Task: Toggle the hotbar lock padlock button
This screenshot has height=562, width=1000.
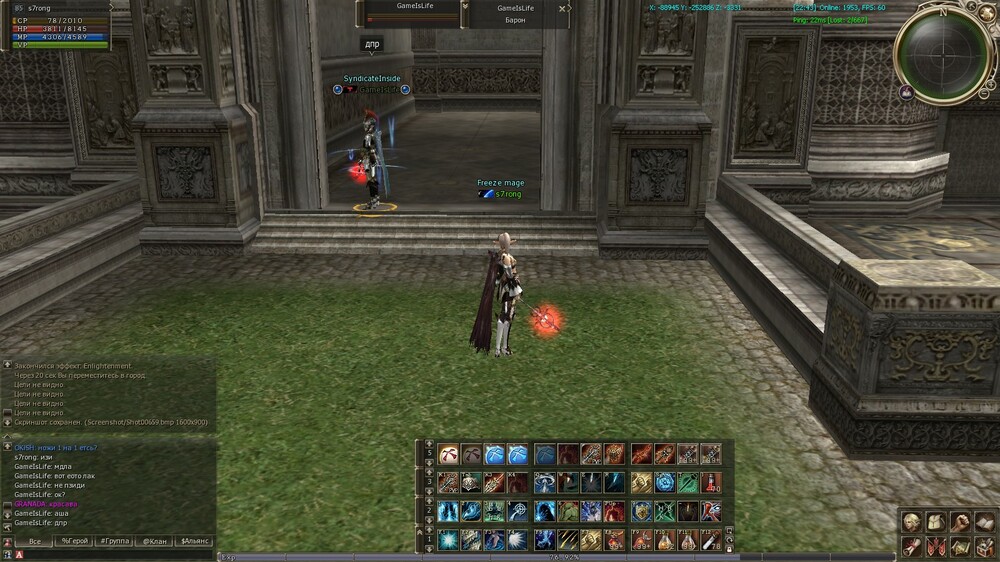Action: tap(728, 550)
